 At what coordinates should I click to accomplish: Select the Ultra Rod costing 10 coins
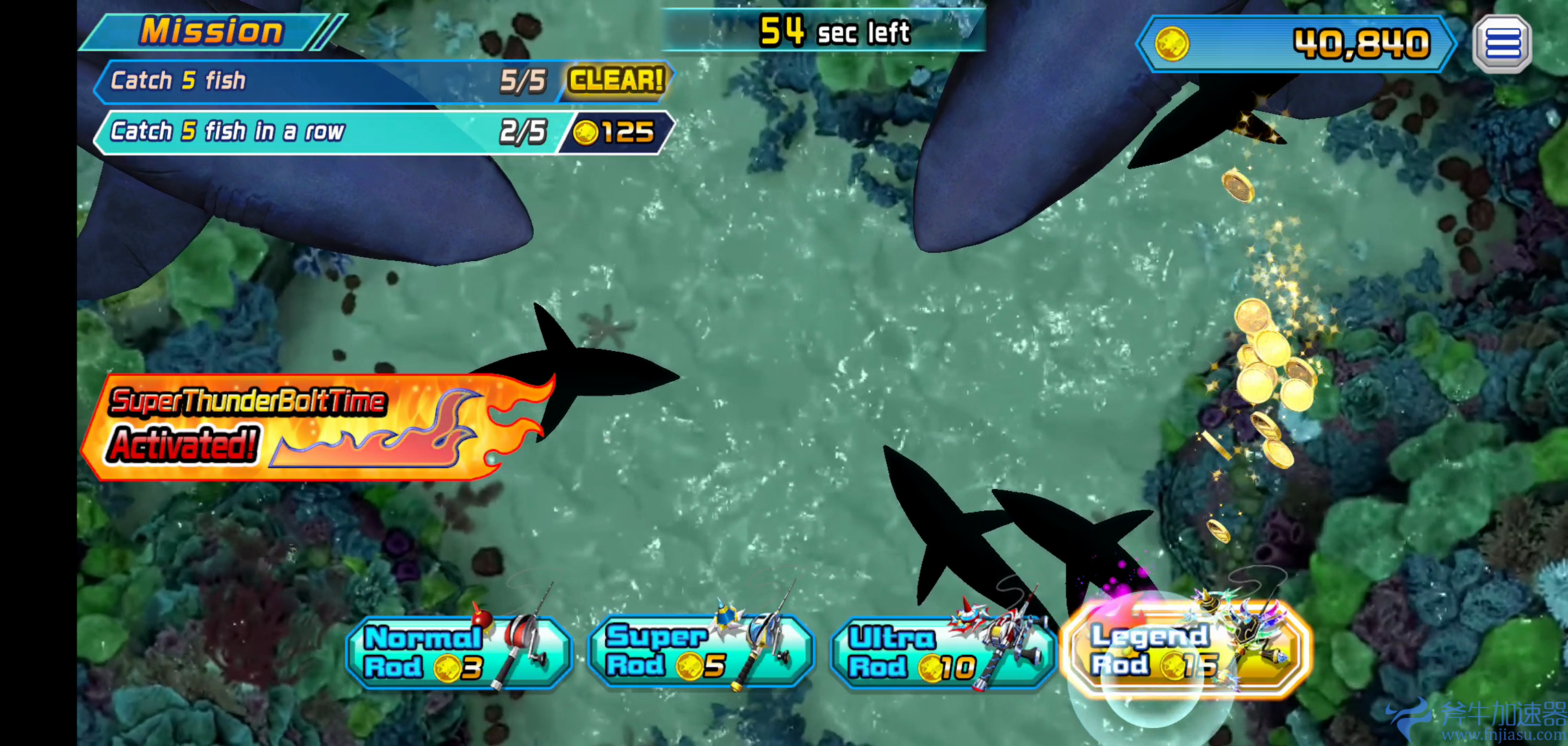coord(939,651)
